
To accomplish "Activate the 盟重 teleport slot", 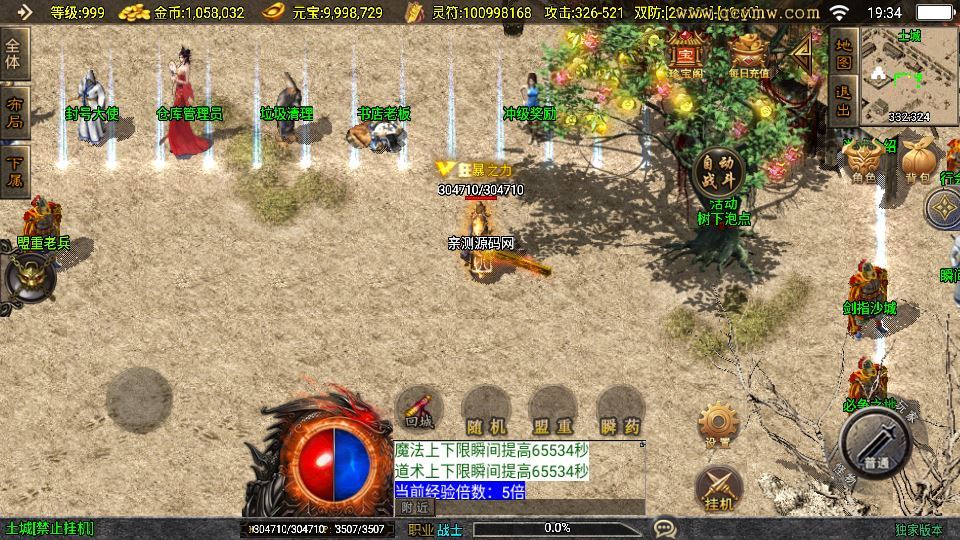I will pyautogui.click(x=553, y=410).
